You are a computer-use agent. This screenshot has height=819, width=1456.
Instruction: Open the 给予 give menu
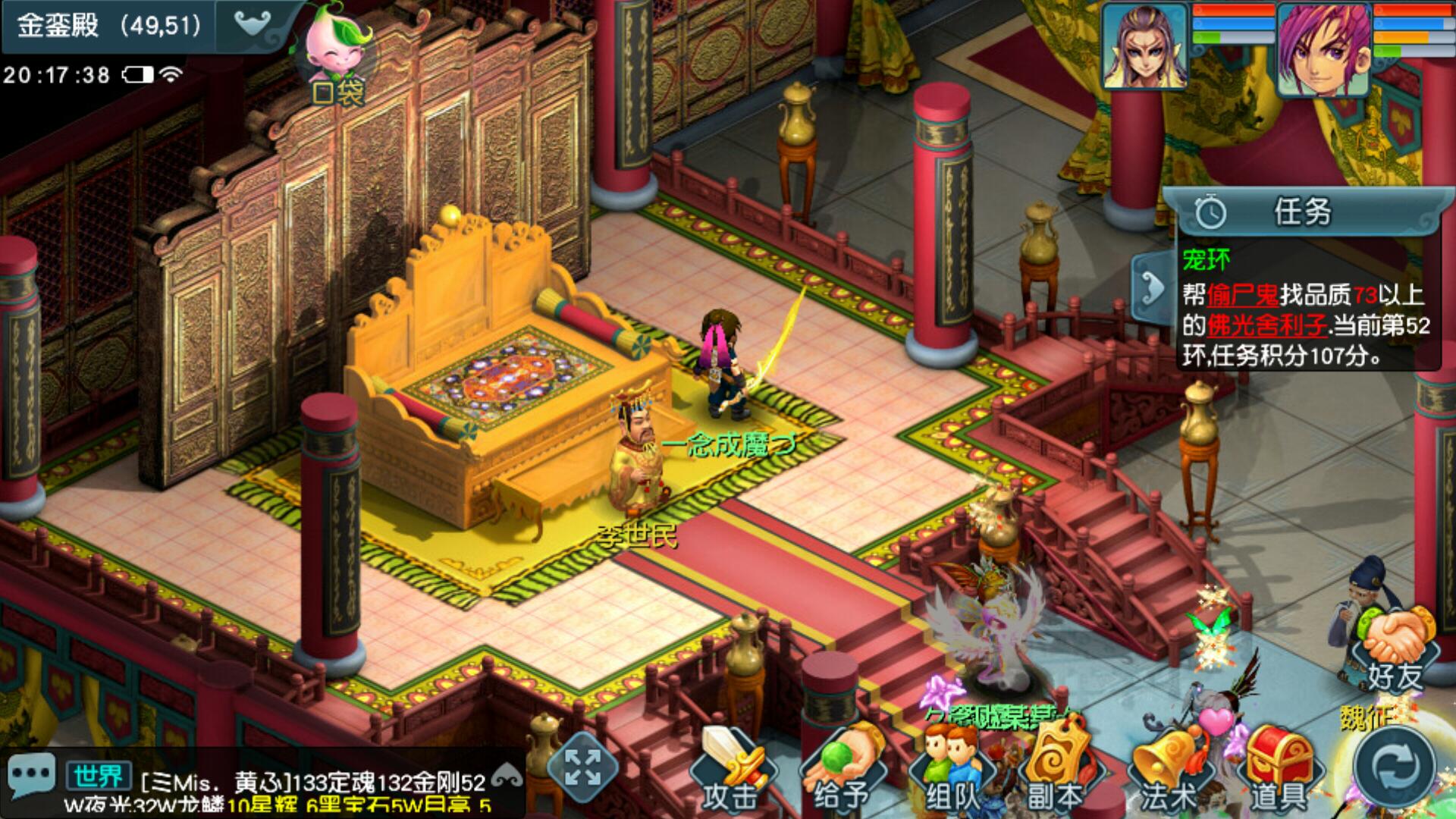(x=840, y=770)
